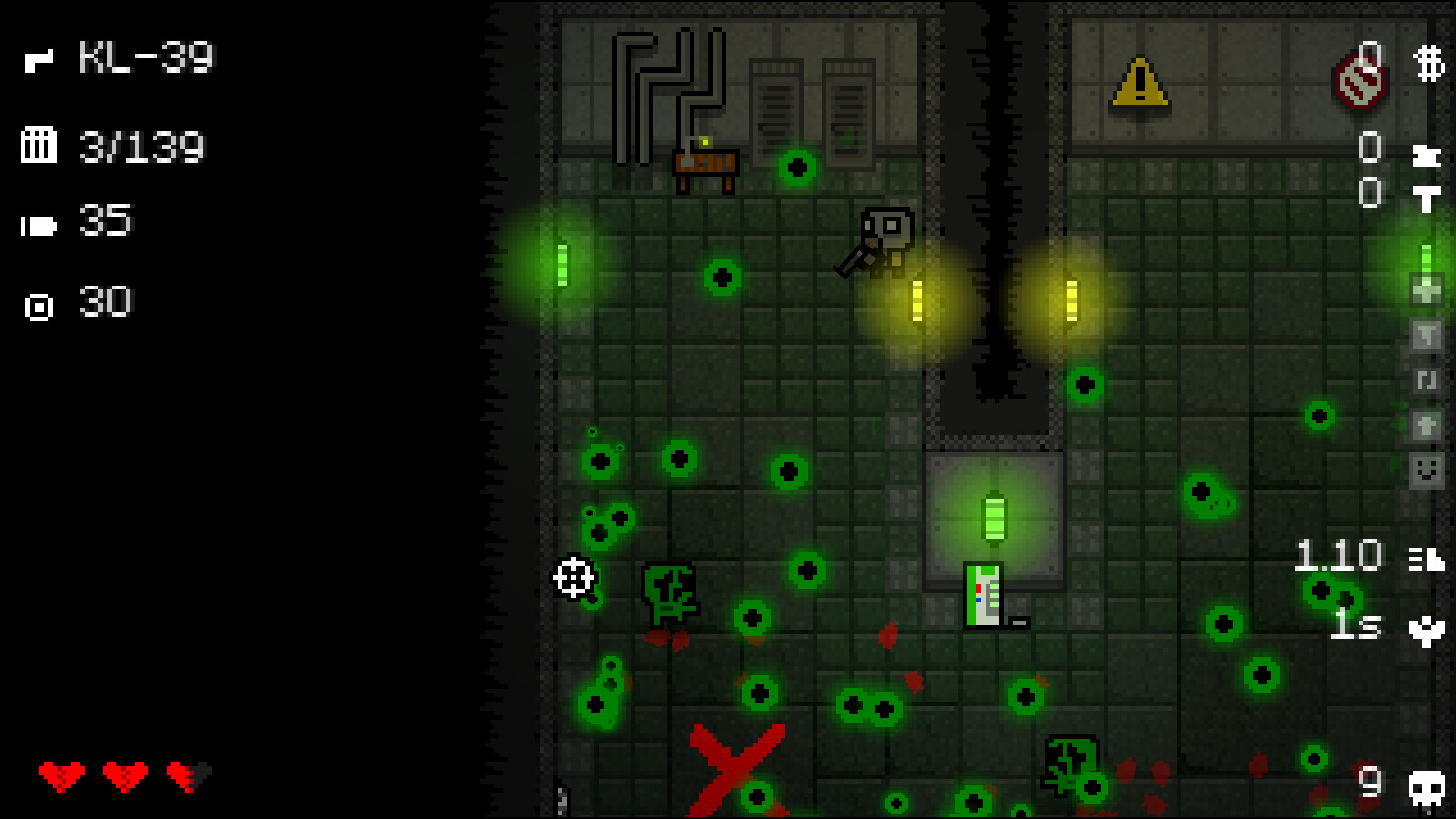Open the yellow warning triangle sign
The height and width of the screenshot is (819, 1456).
pos(1138,84)
